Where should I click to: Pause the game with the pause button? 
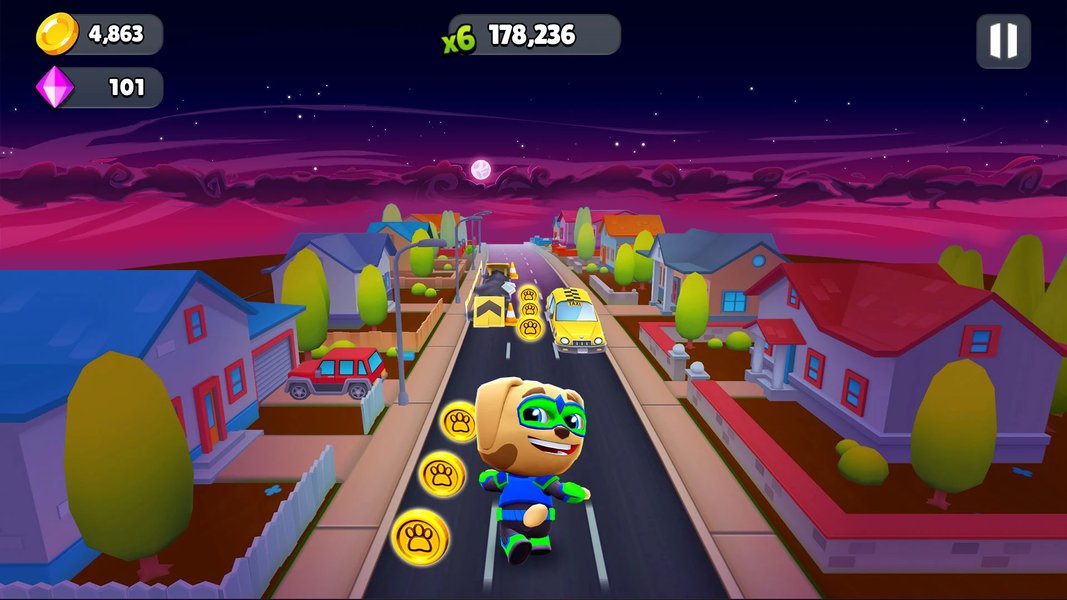[1003, 41]
